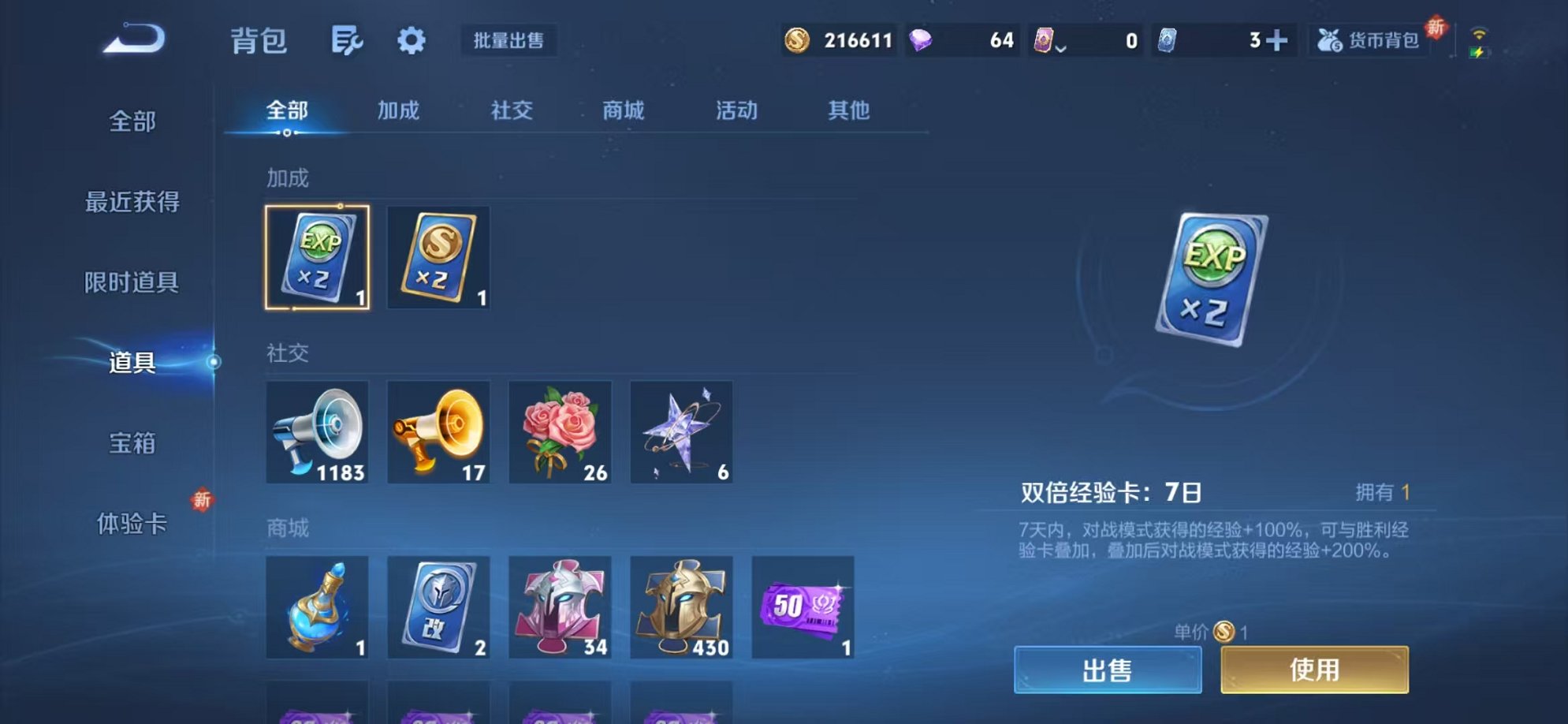Switch to the 商城 tab
Image resolution: width=1568 pixels, height=724 pixels.
622,111
